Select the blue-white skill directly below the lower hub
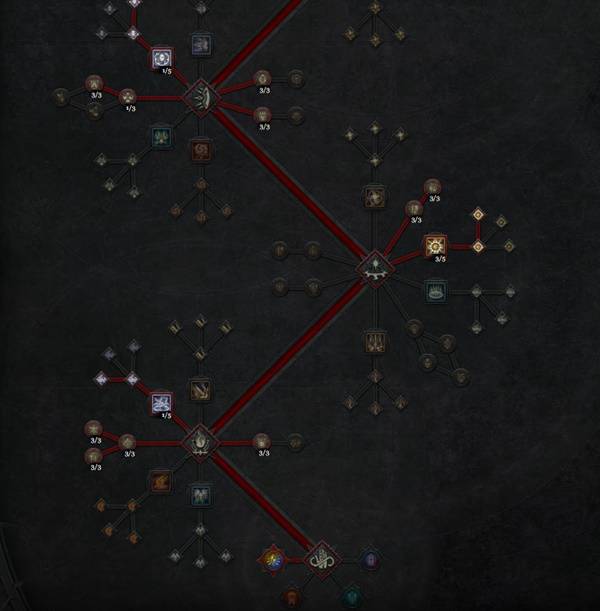The image size is (600, 611). click(x=200, y=494)
